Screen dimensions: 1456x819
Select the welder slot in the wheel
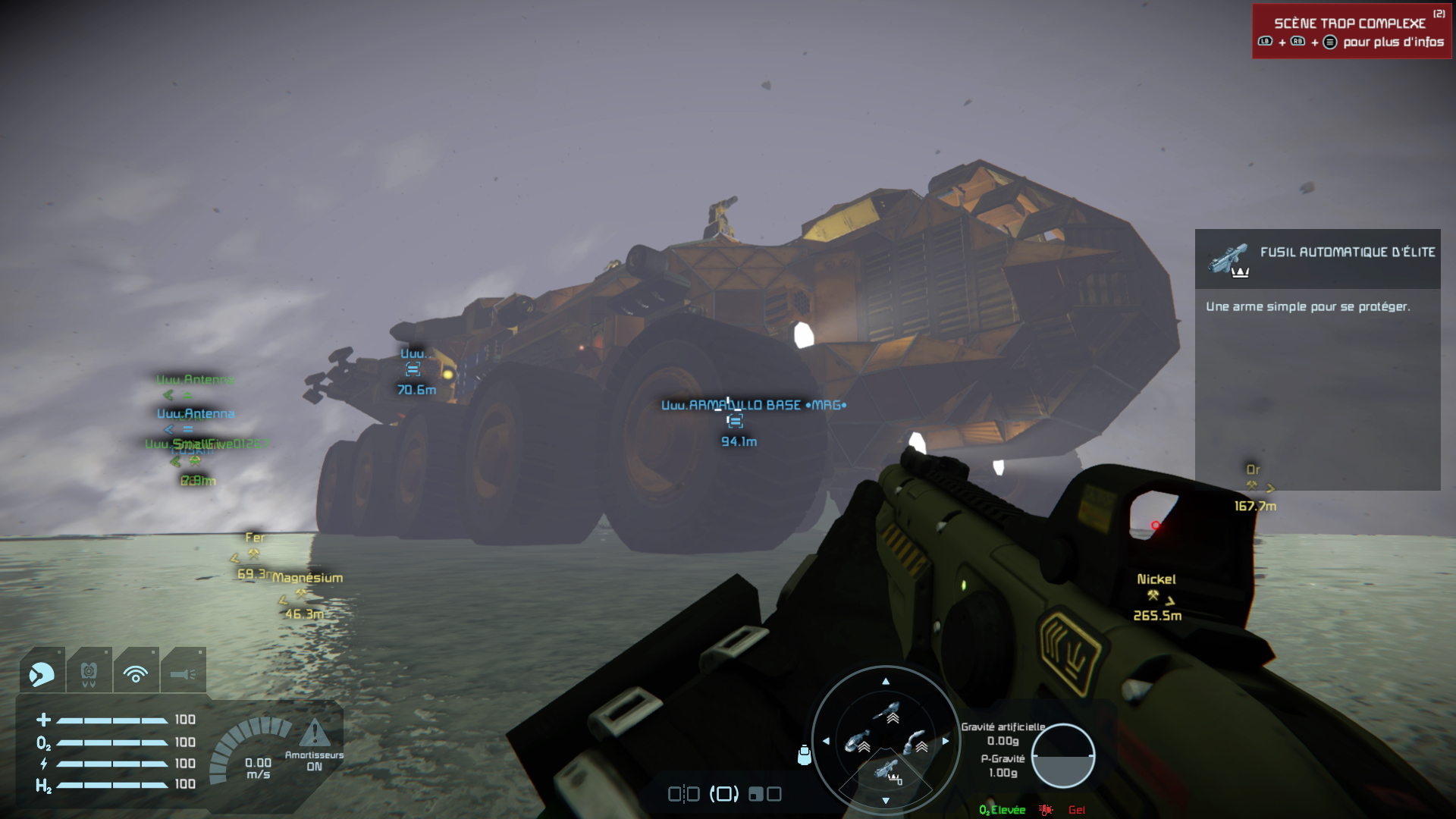pos(886,713)
